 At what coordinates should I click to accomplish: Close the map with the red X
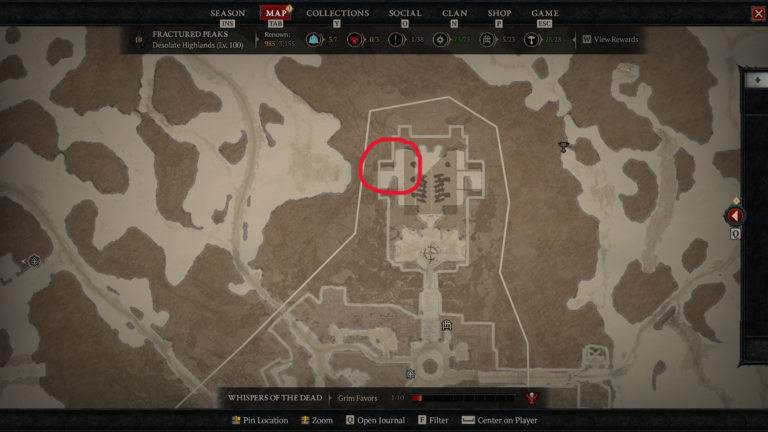(x=758, y=14)
